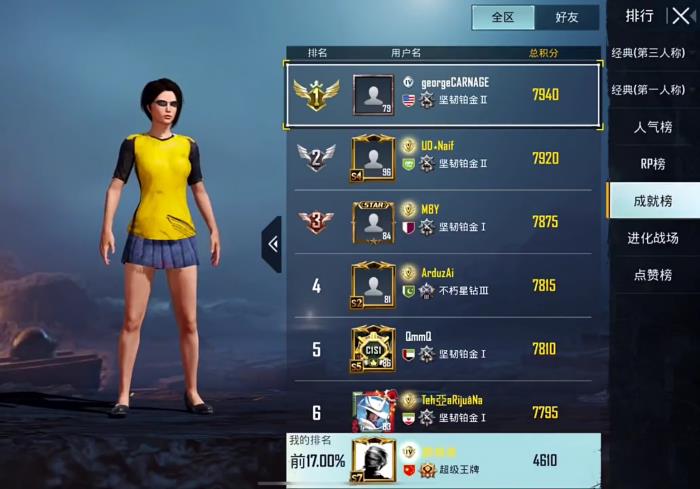Select the 人气榜 category
The image size is (700, 489).
[x=653, y=127]
